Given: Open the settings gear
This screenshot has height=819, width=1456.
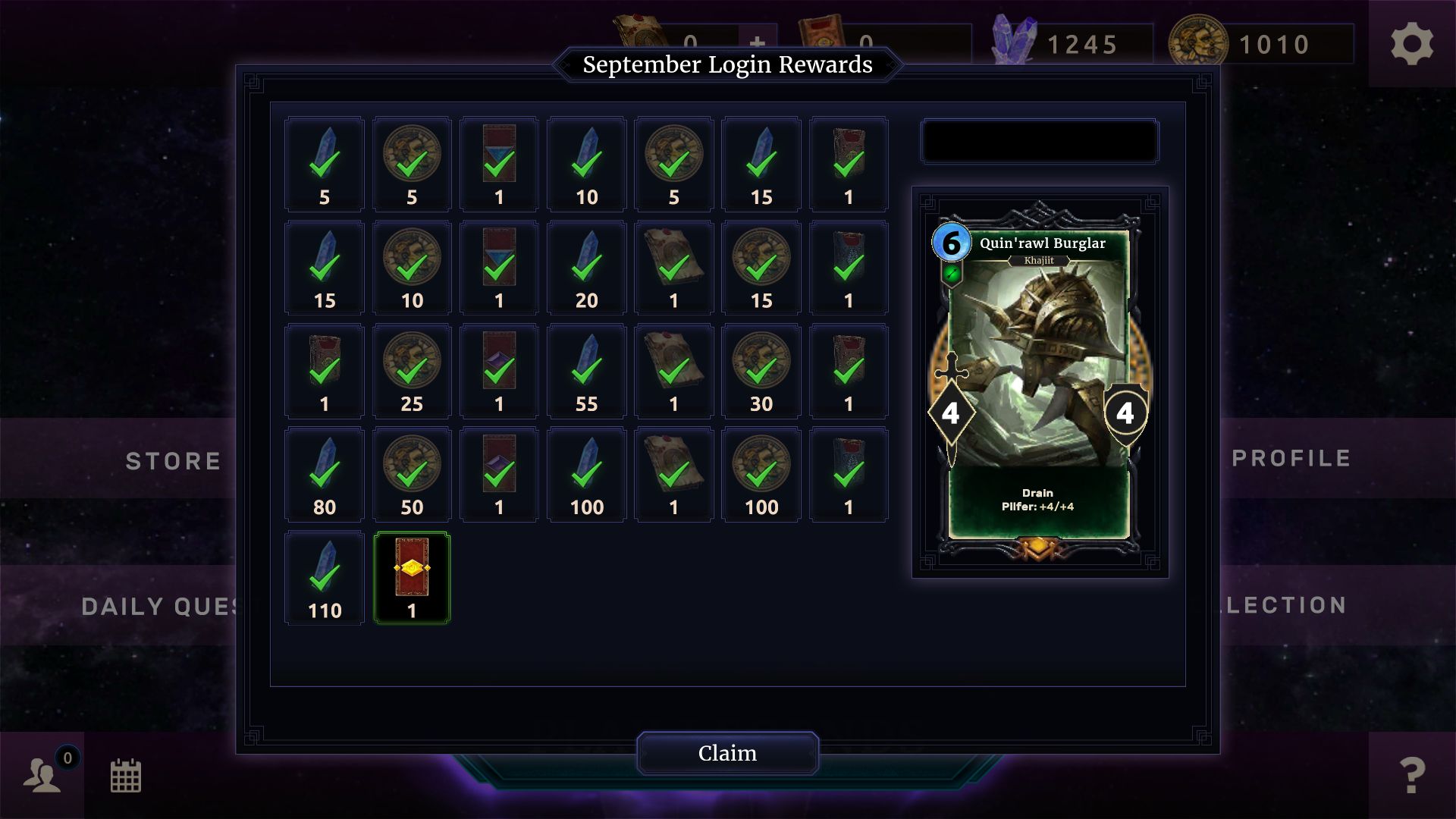Looking at the screenshot, I should (1412, 43).
